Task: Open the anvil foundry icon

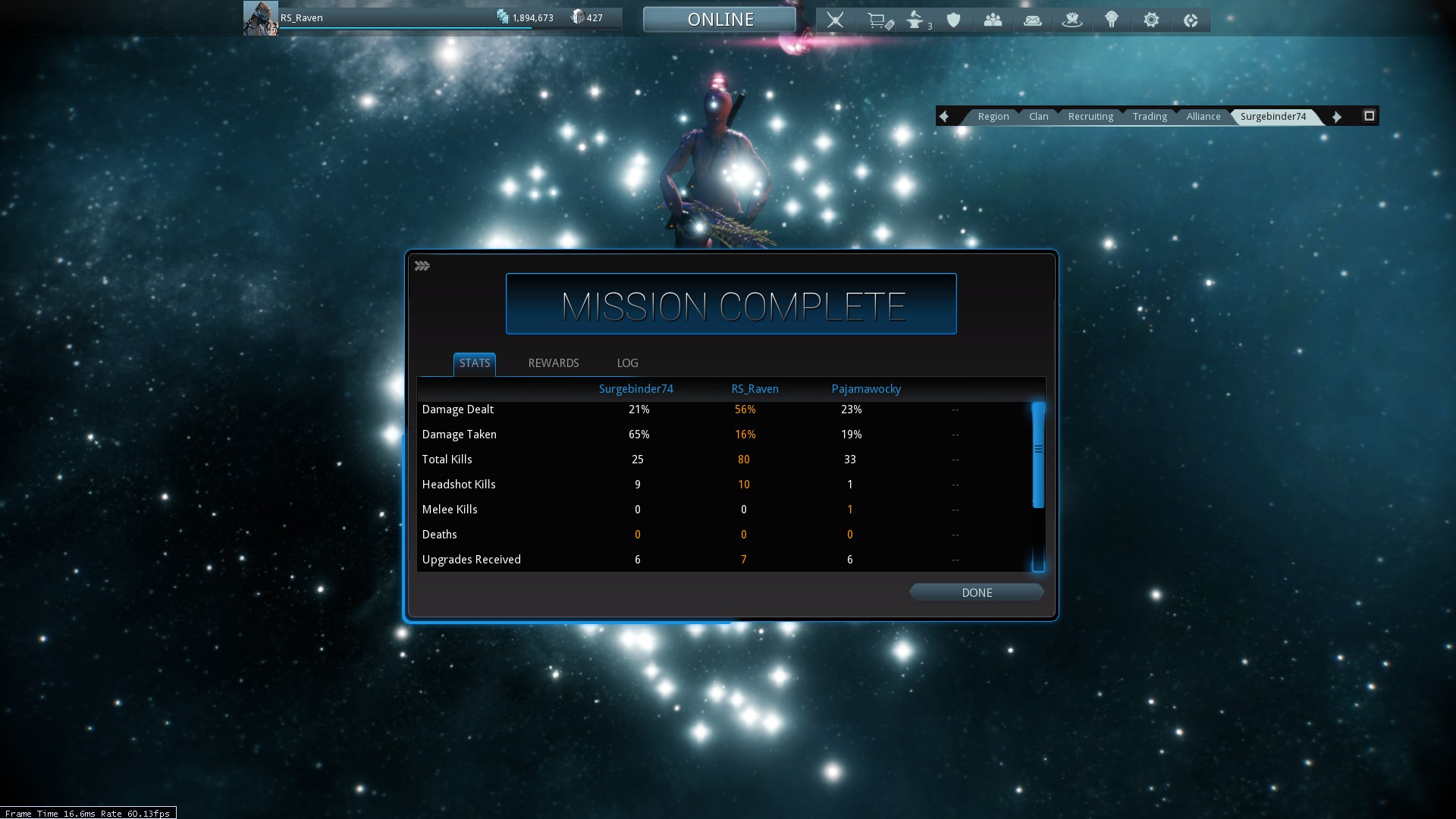Action: [x=916, y=20]
